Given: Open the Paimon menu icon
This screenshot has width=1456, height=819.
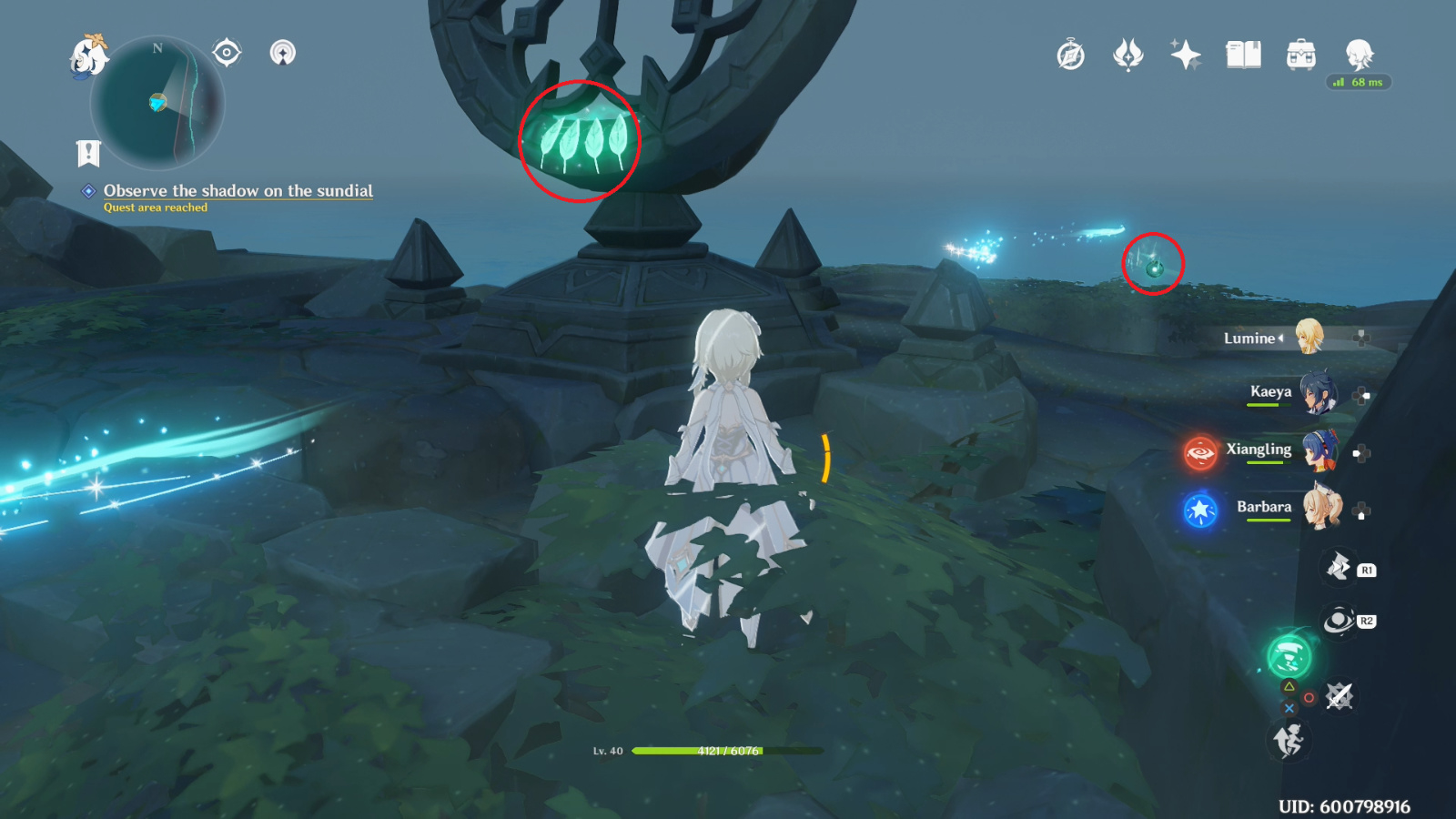Looking at the screenshot, I should (86, 55).
